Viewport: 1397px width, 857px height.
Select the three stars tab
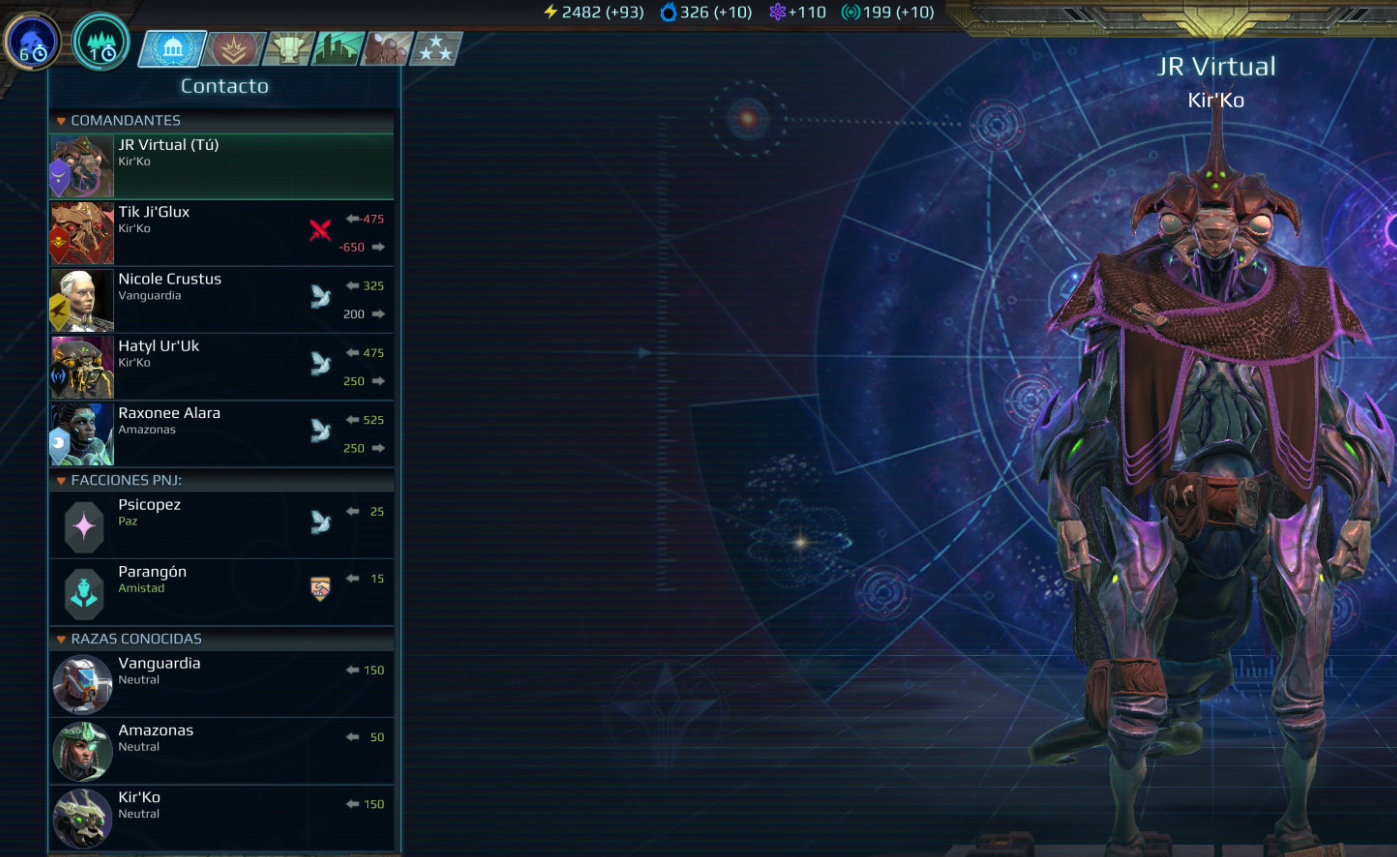tap(436, 48)
